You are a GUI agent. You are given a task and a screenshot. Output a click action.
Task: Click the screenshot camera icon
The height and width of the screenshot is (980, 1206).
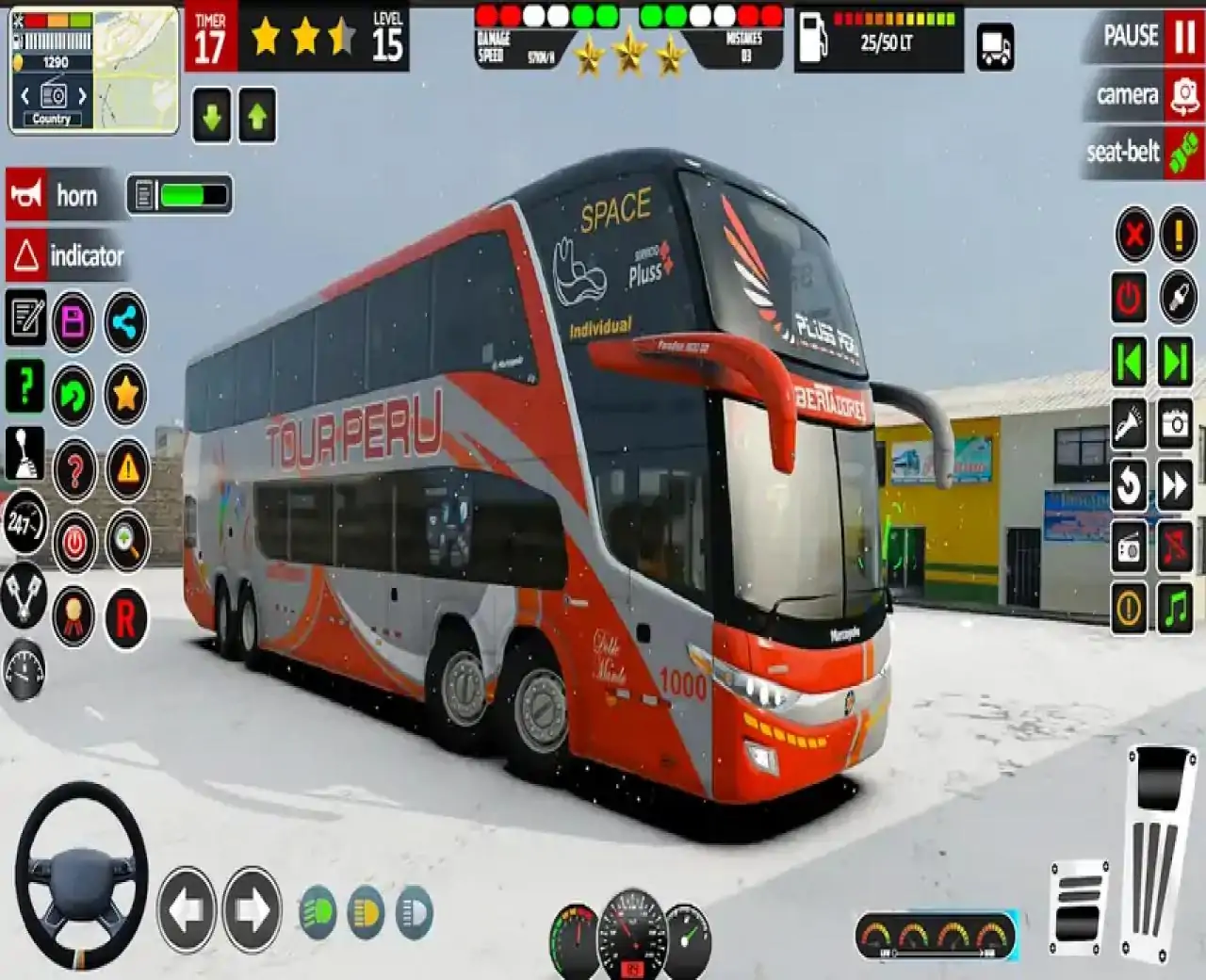pos(1175,423)
